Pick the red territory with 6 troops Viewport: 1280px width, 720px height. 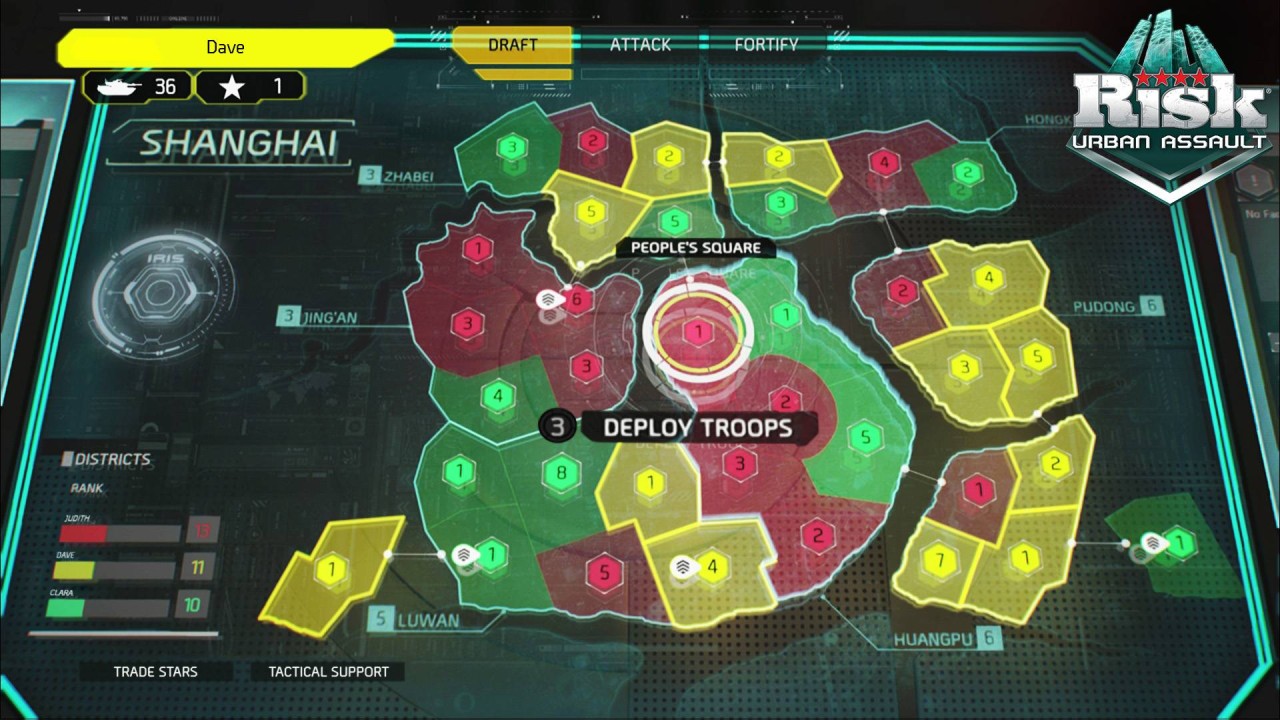click(576, 299)
